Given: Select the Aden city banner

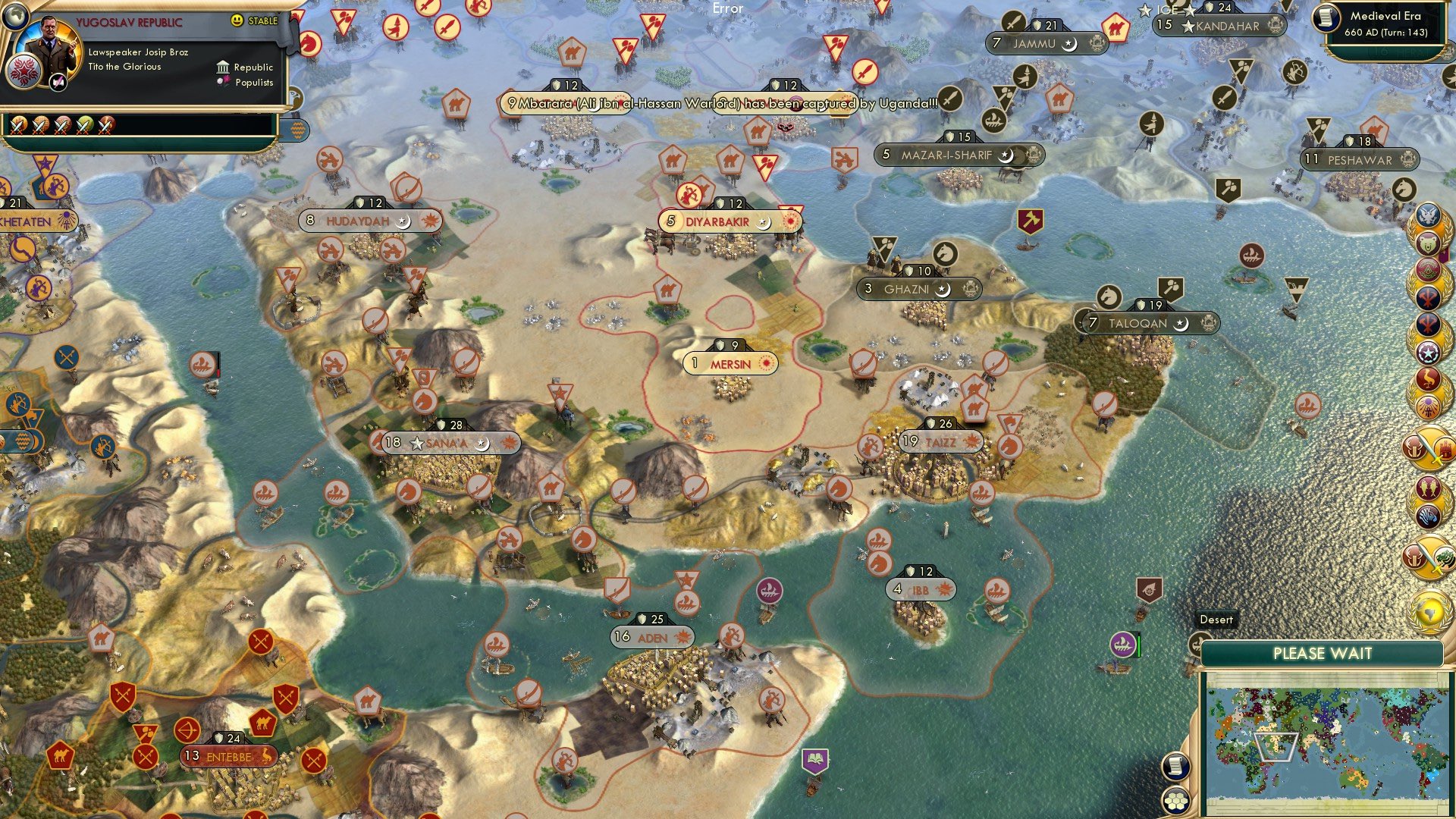Looking at the screenshot, I should coord(651,639).
